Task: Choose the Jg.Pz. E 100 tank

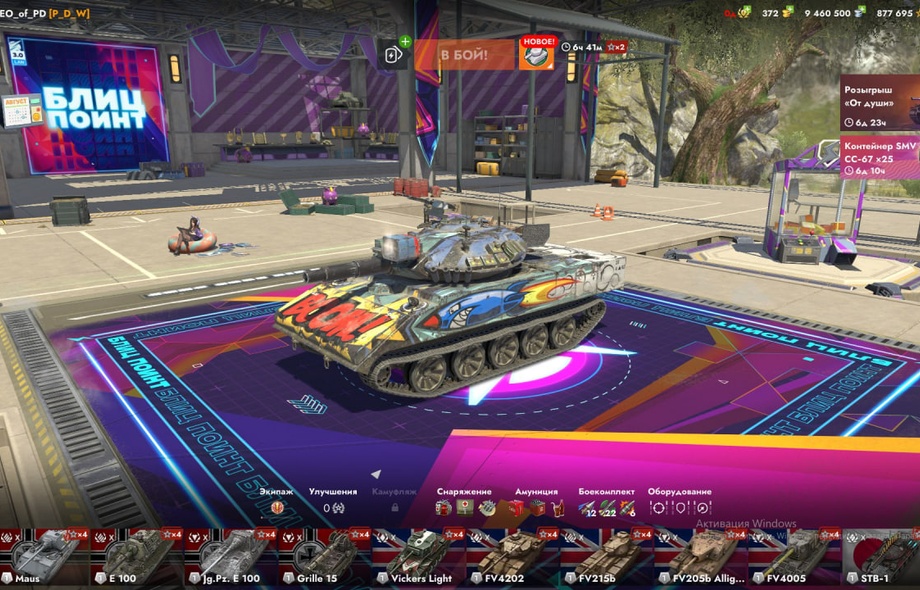Action: click(229, 558)
